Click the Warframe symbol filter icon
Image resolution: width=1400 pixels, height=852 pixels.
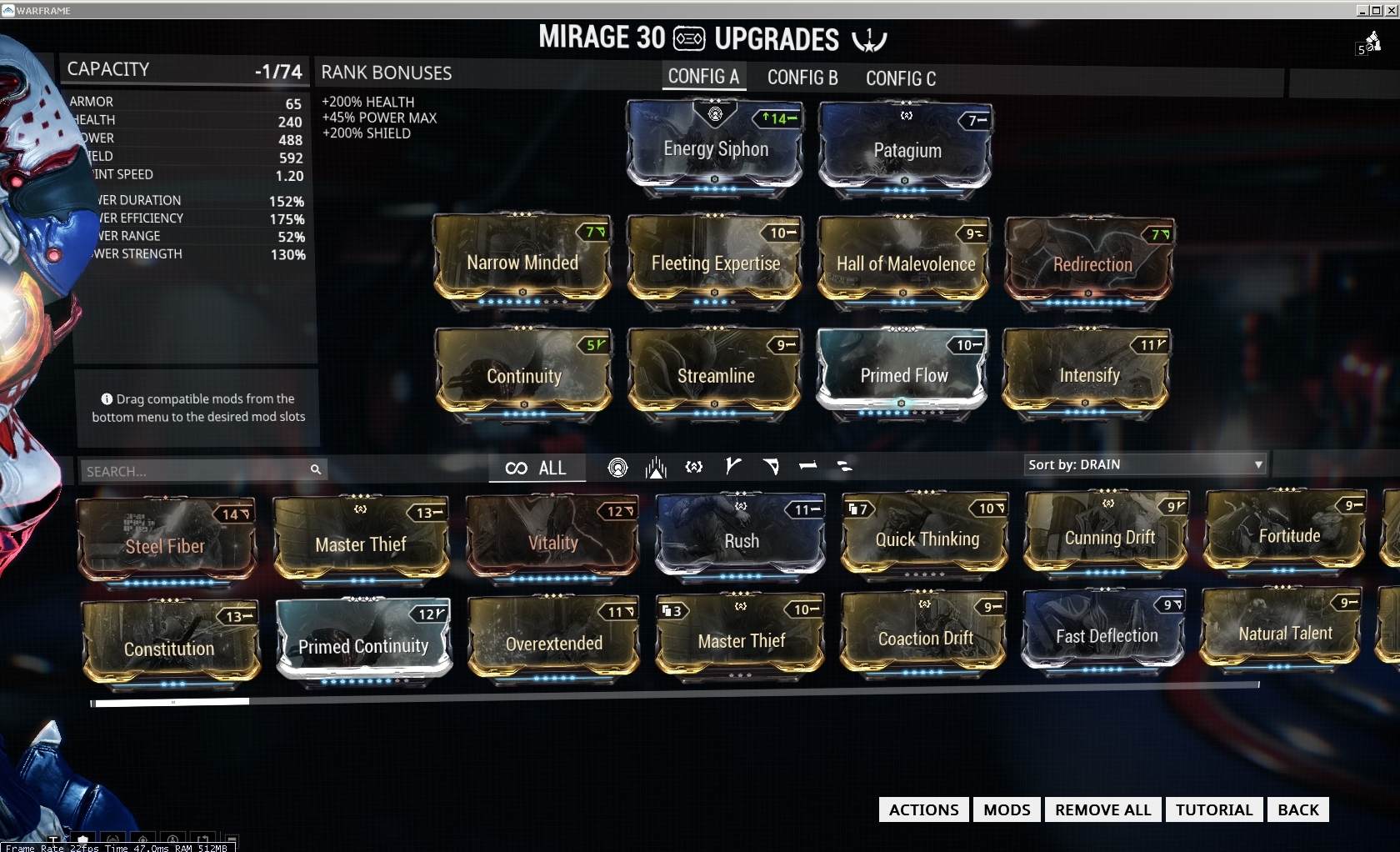pyautogui.click(x=693, y=468)
